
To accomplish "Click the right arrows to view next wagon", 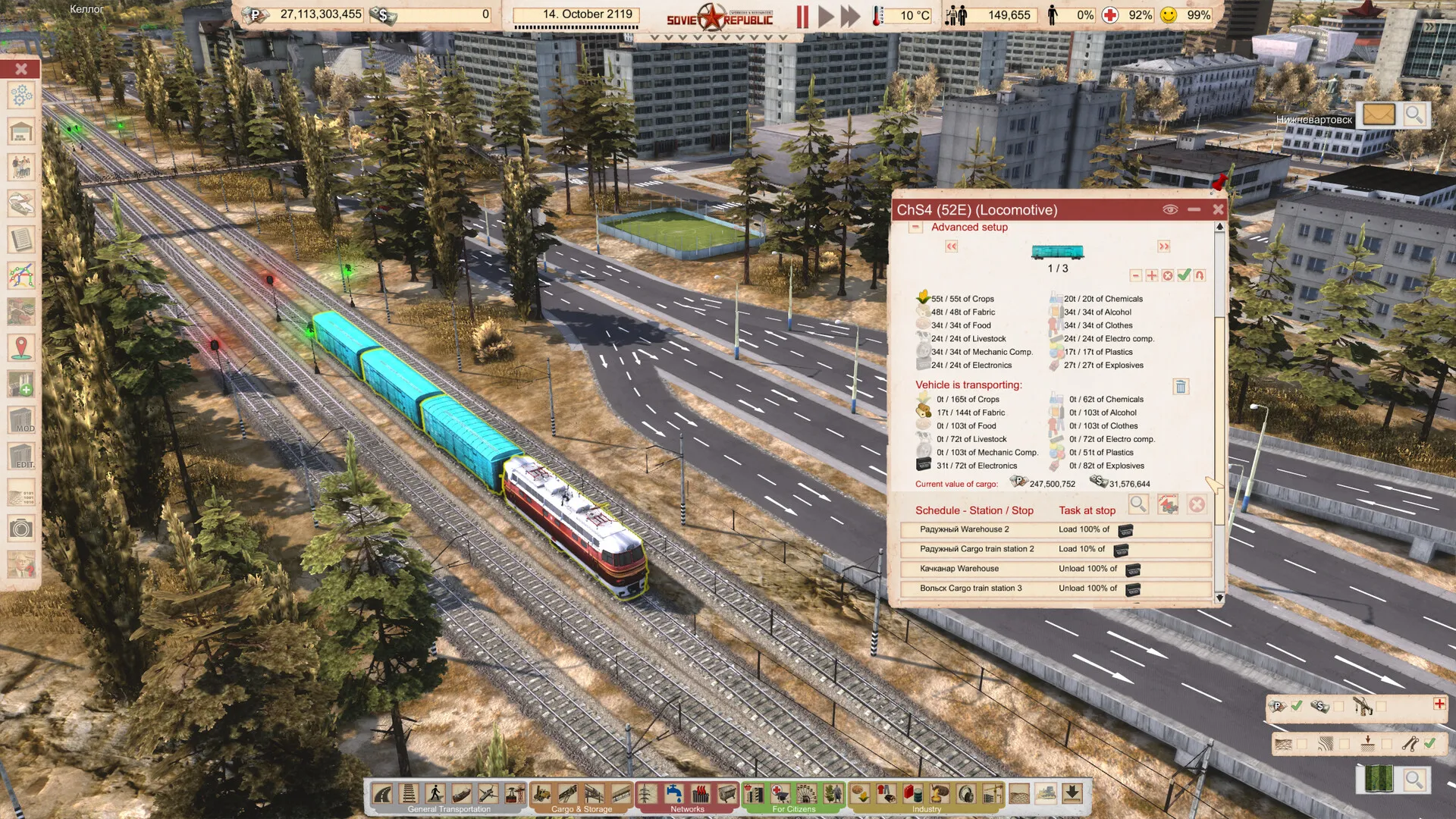I will pos(1164,246).
